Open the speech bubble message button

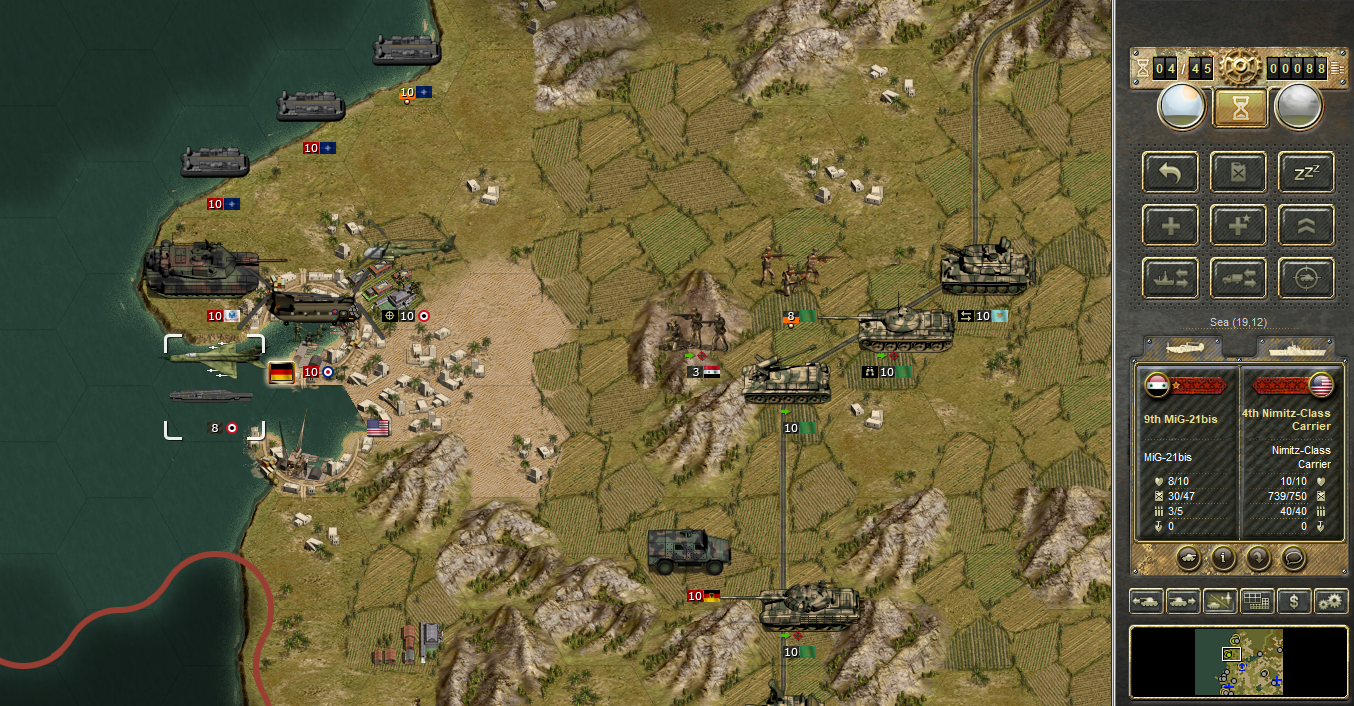1293,558
